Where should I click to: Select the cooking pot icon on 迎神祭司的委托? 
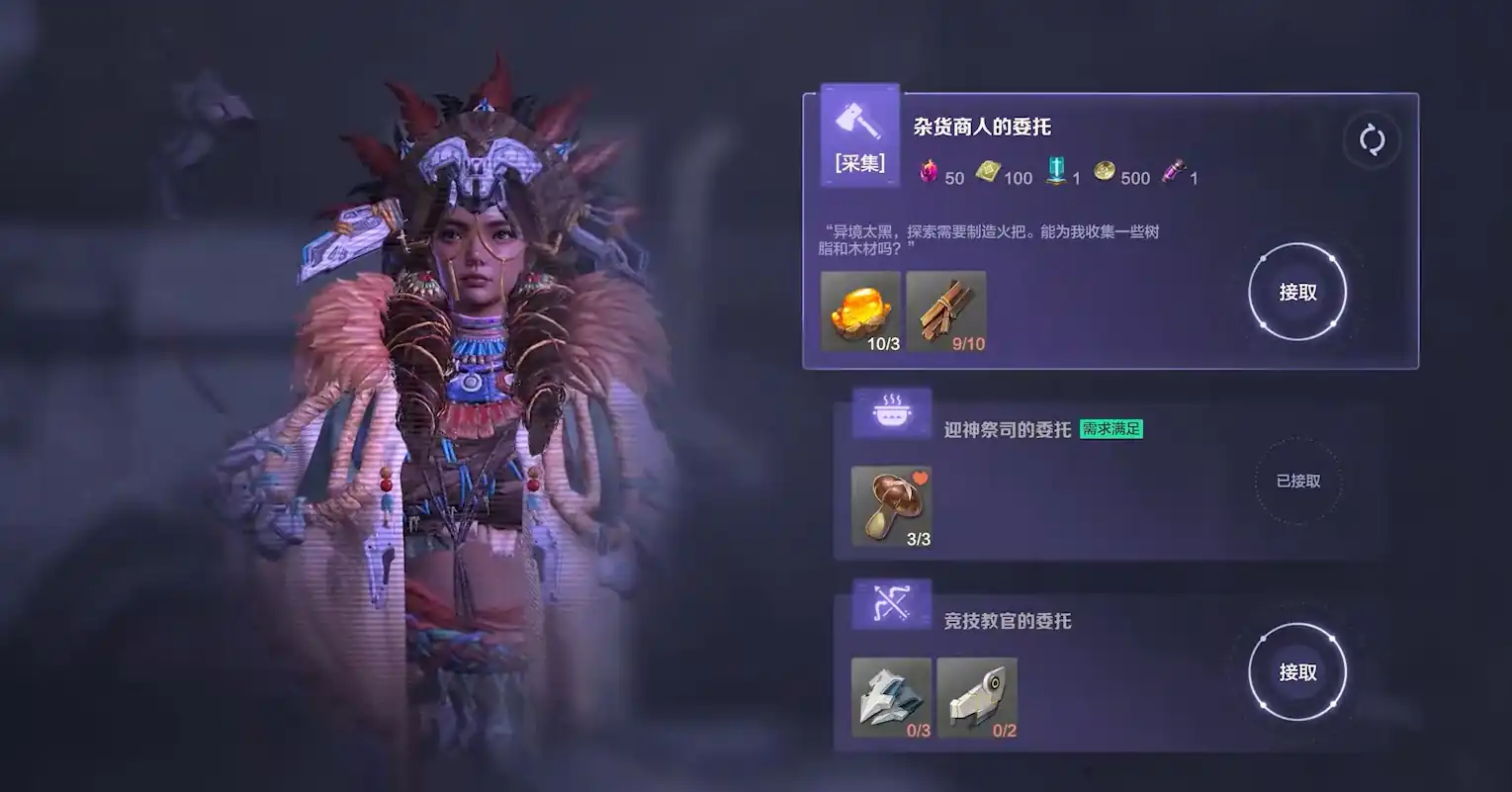(x=891, y=411)
